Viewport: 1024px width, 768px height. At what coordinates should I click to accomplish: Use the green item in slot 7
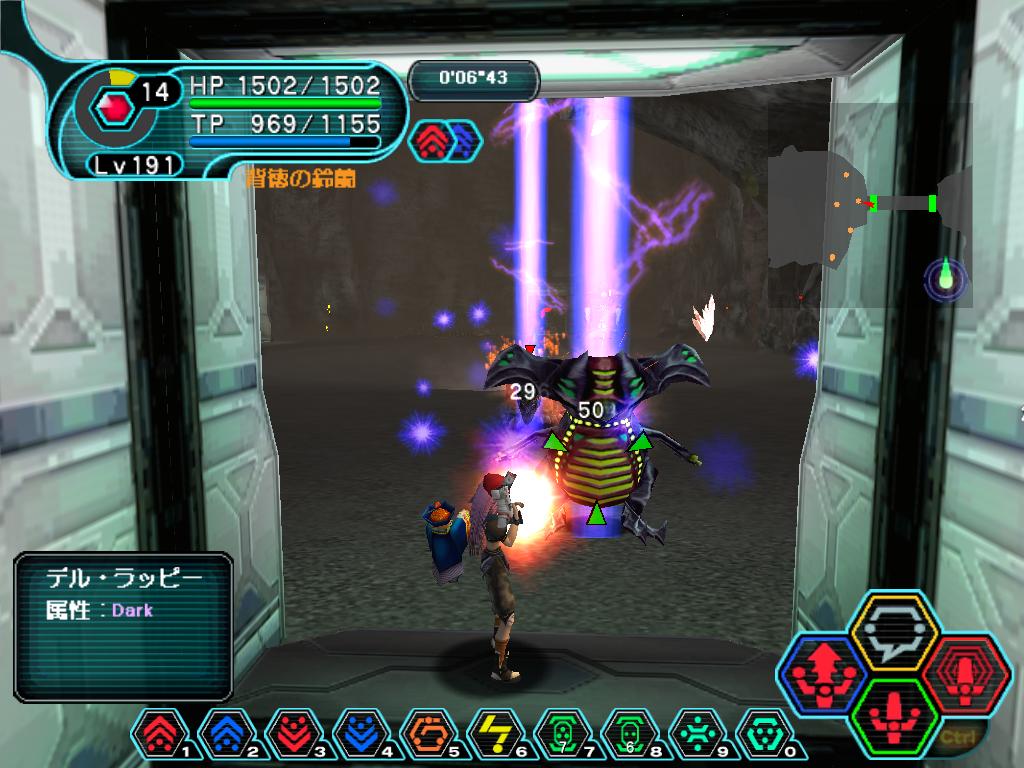pyautogui.click(x=562, y=735)
